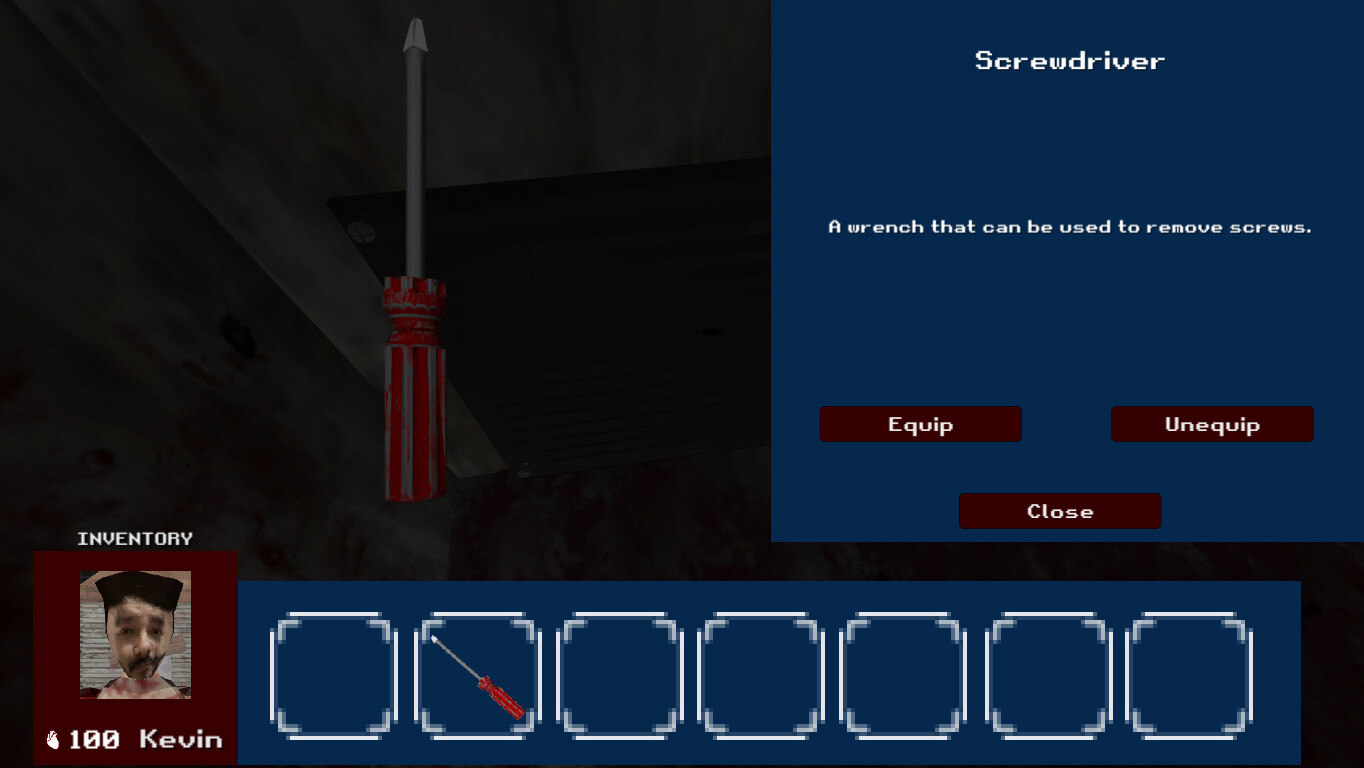Click the Screwdriver title heading
Image resolution: width=1364 pixels, height=768 pixels.
(1070, 60)
